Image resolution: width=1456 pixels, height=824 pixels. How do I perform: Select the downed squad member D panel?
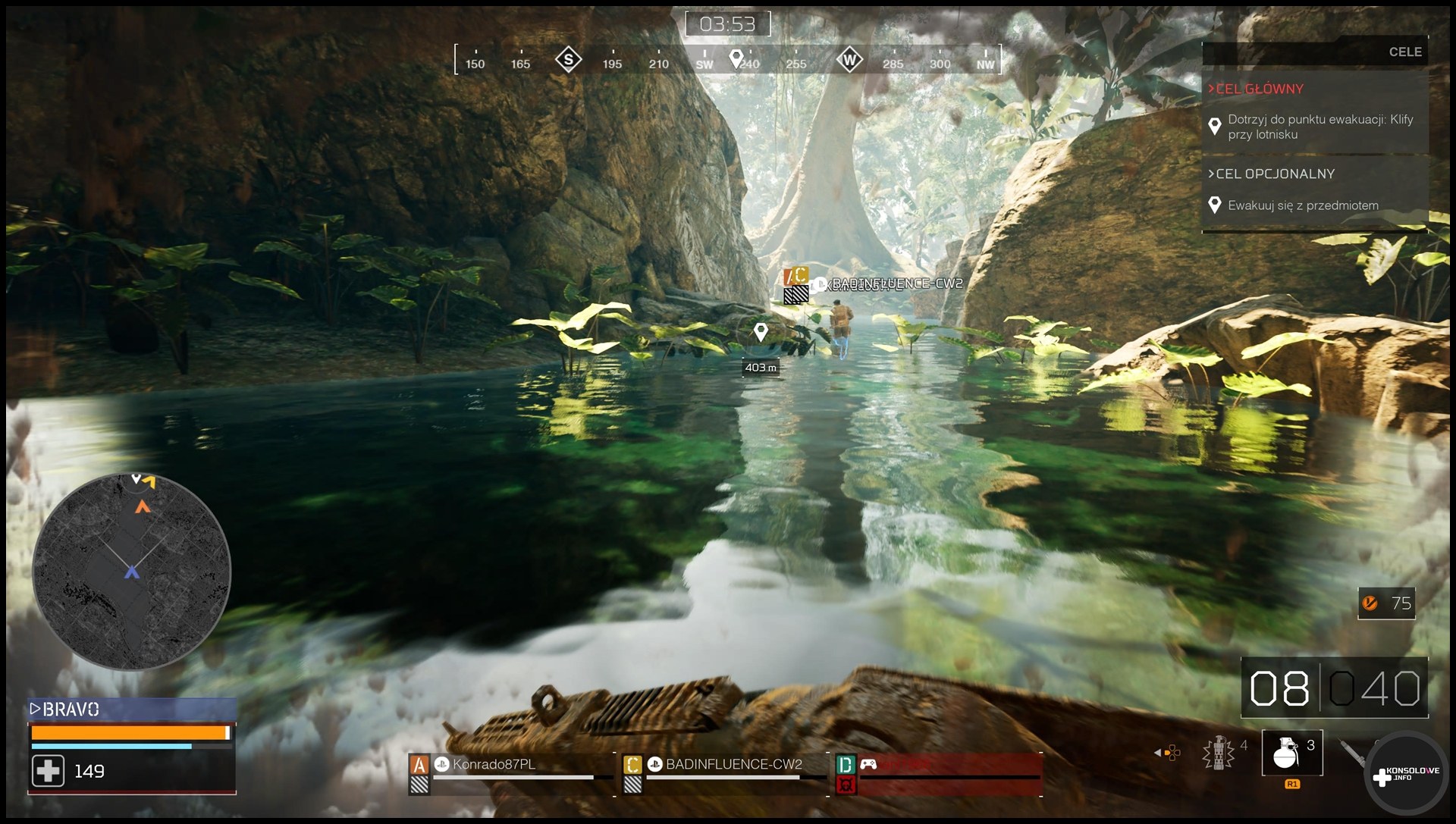point(938,773)
